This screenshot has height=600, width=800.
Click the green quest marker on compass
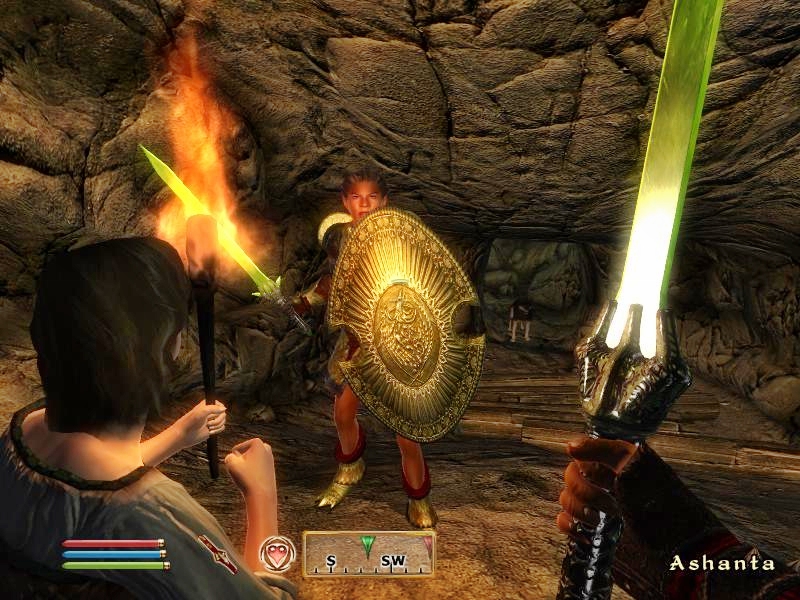pos(368,545)
